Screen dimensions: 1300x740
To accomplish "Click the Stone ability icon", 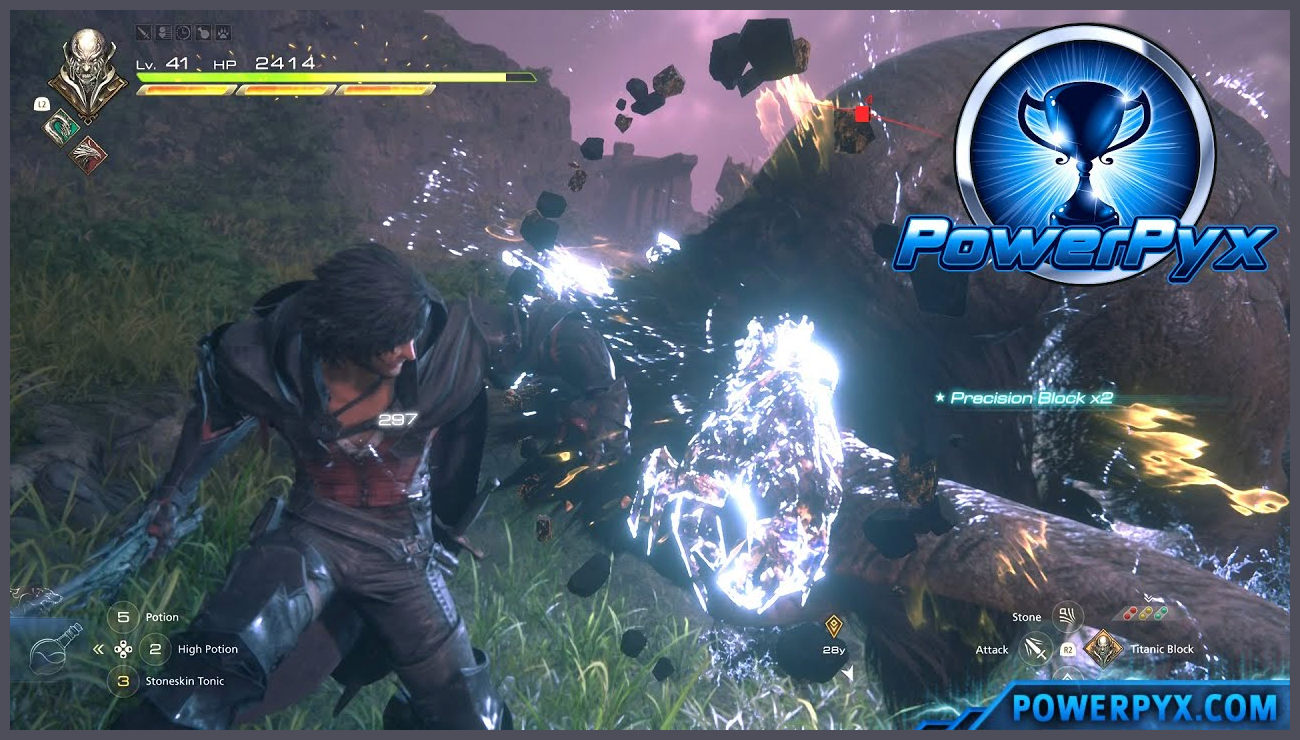I will pyautogui.click(x=1067, y=617).
